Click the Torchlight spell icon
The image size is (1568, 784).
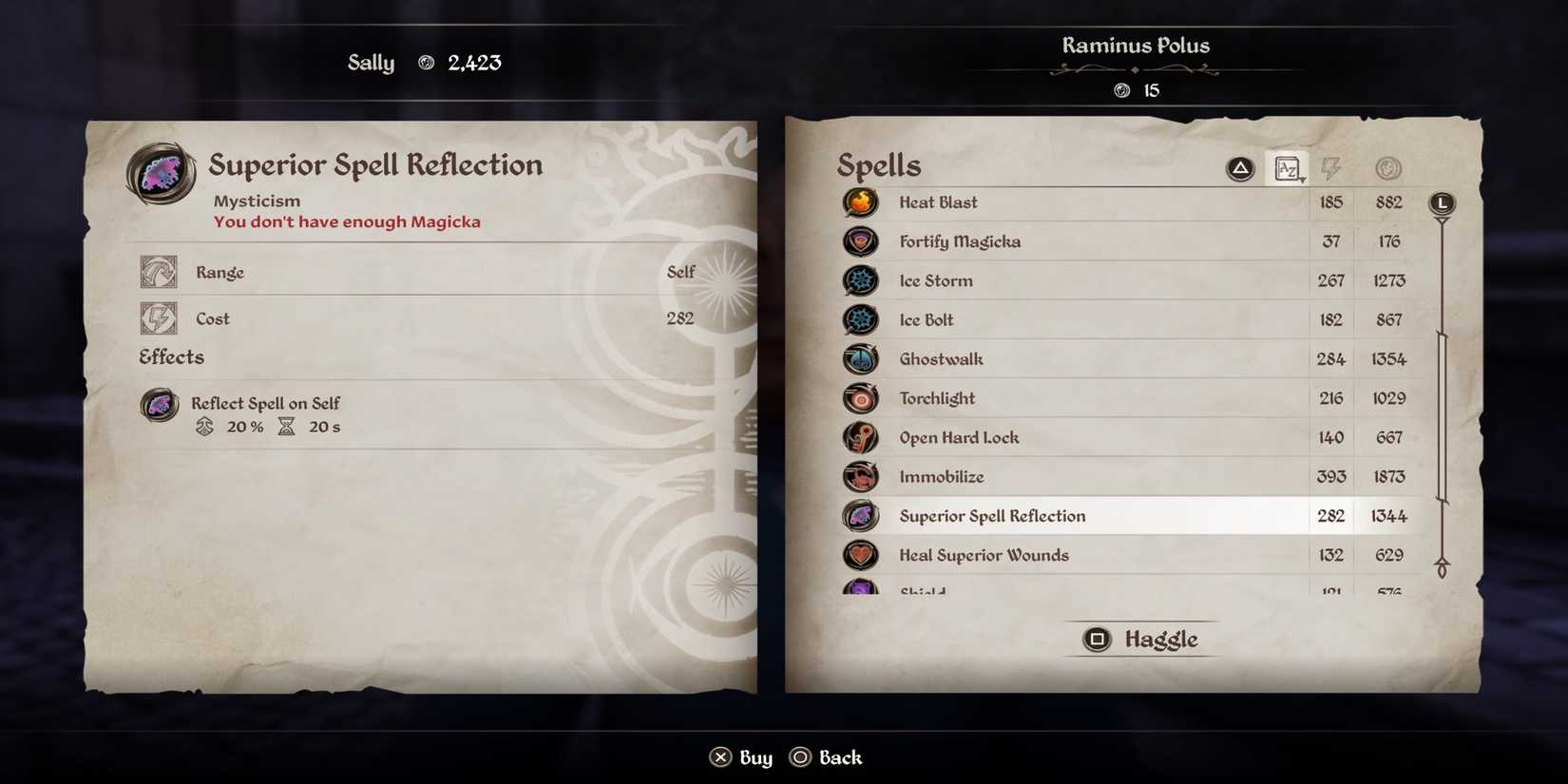coord(860,398)
